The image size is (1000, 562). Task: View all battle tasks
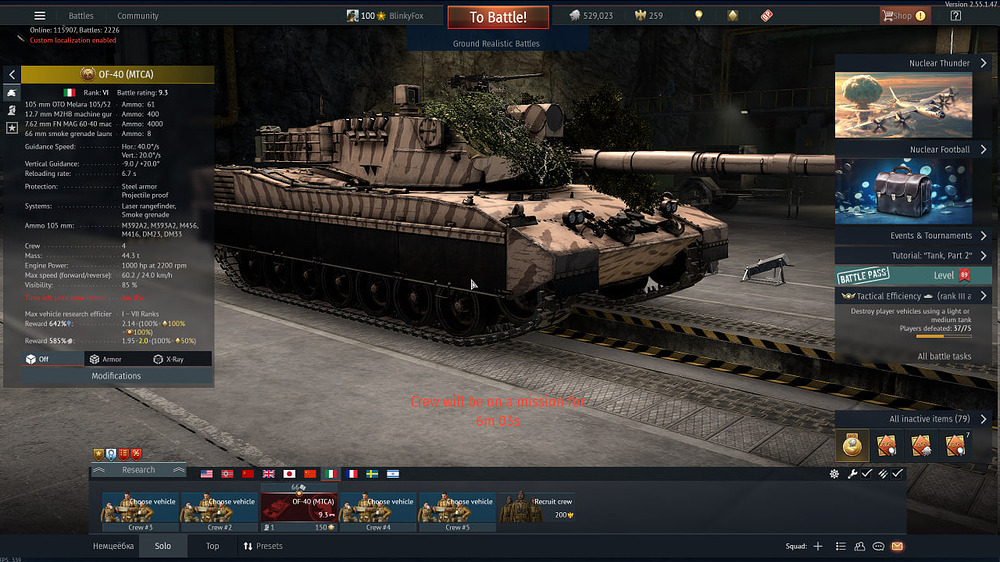tap(944, 356)
